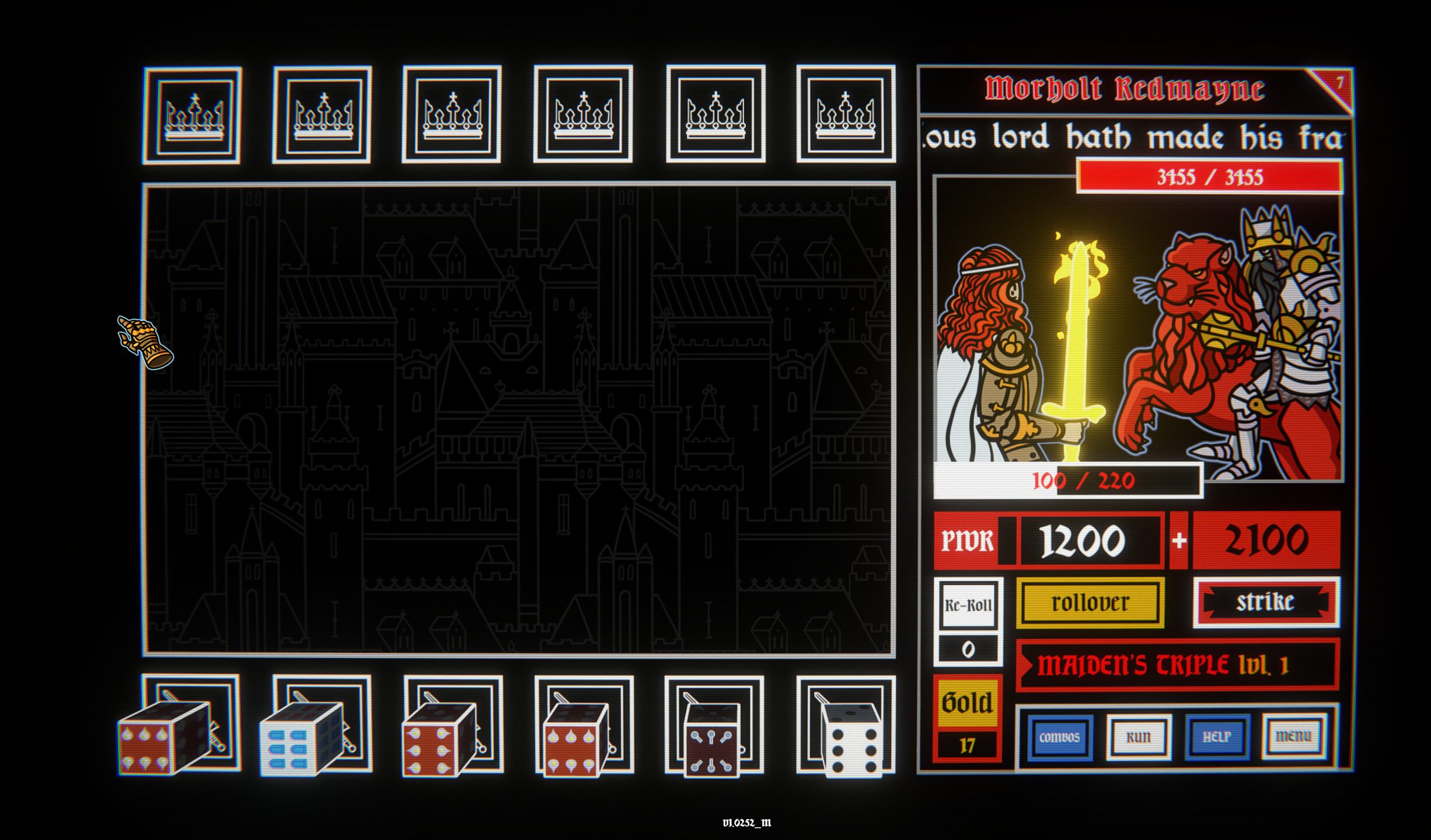Use the Re-Roll button

(x=968, y=605)
